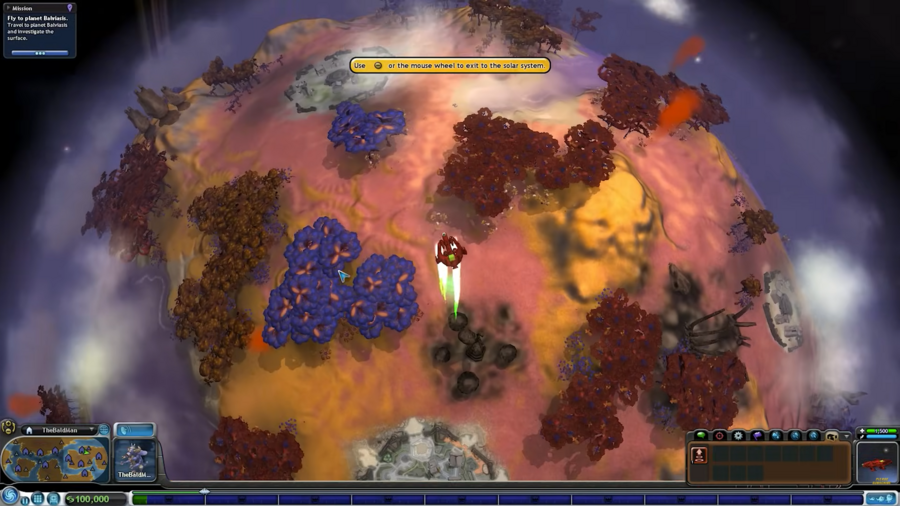Click the globe button beside the planet name
900x506 pixels.
tap(103, 430)
